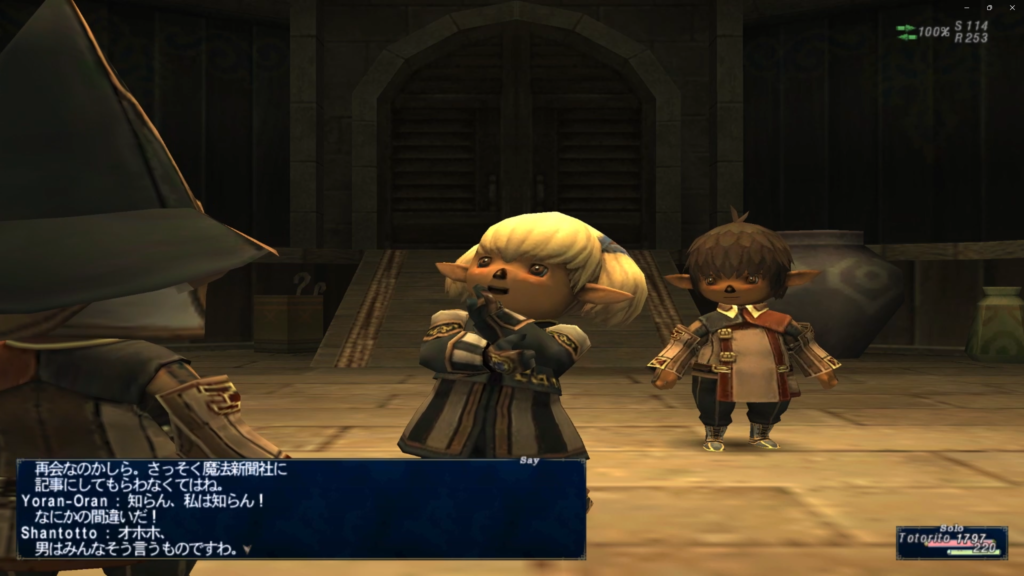Click the green network connection arrows icon
Screen dimensions: 1024x576
(x=906, y=32)
